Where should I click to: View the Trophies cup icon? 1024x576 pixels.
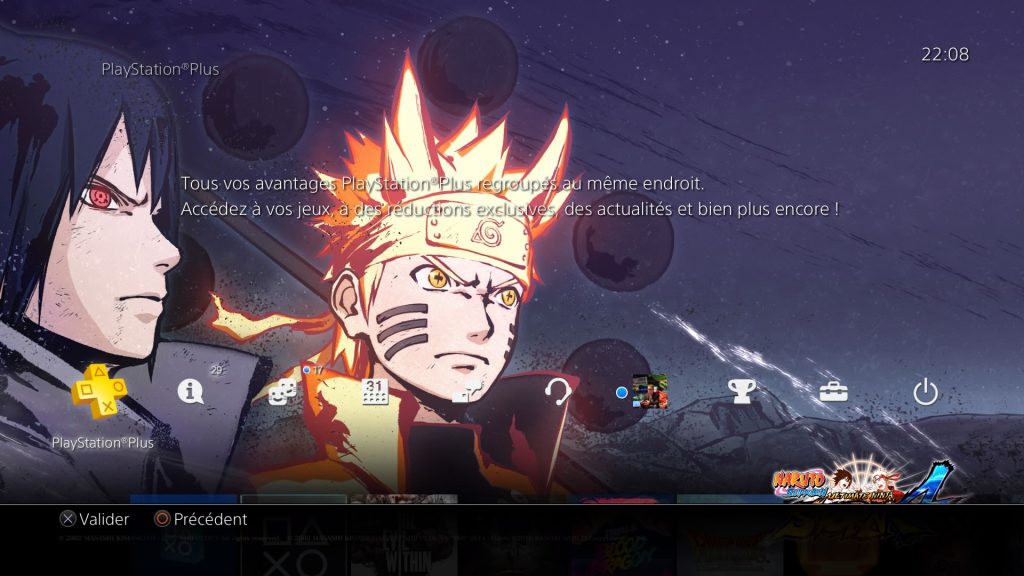click(741, 392)
